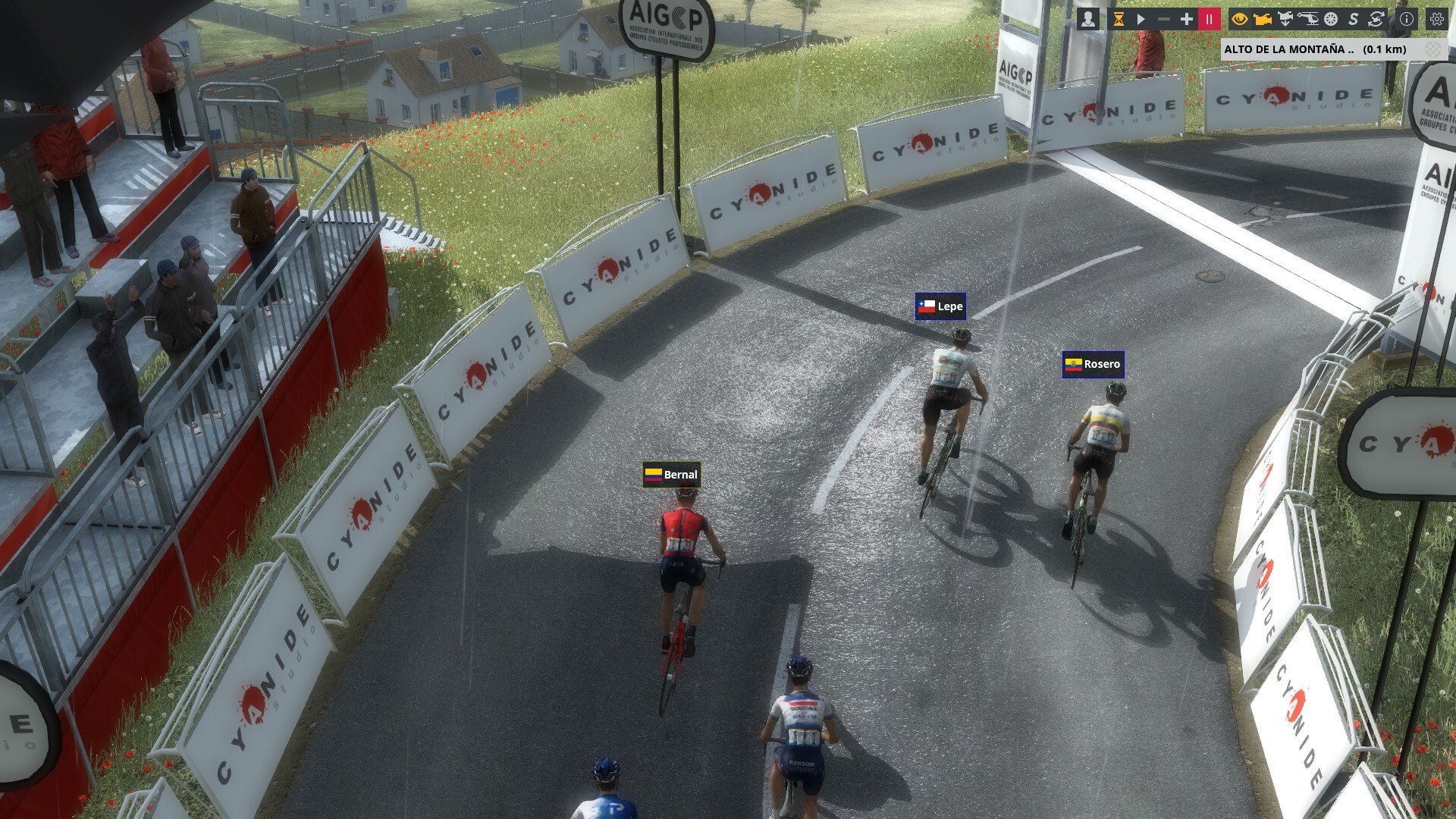
Task: Click the camera rotate arrows icon
Action: coord(1376,20)
